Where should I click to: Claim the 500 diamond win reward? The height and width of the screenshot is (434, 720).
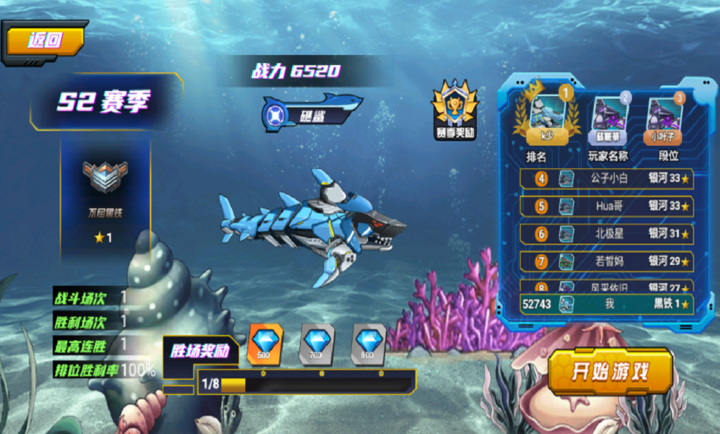[x=266, y=343]
